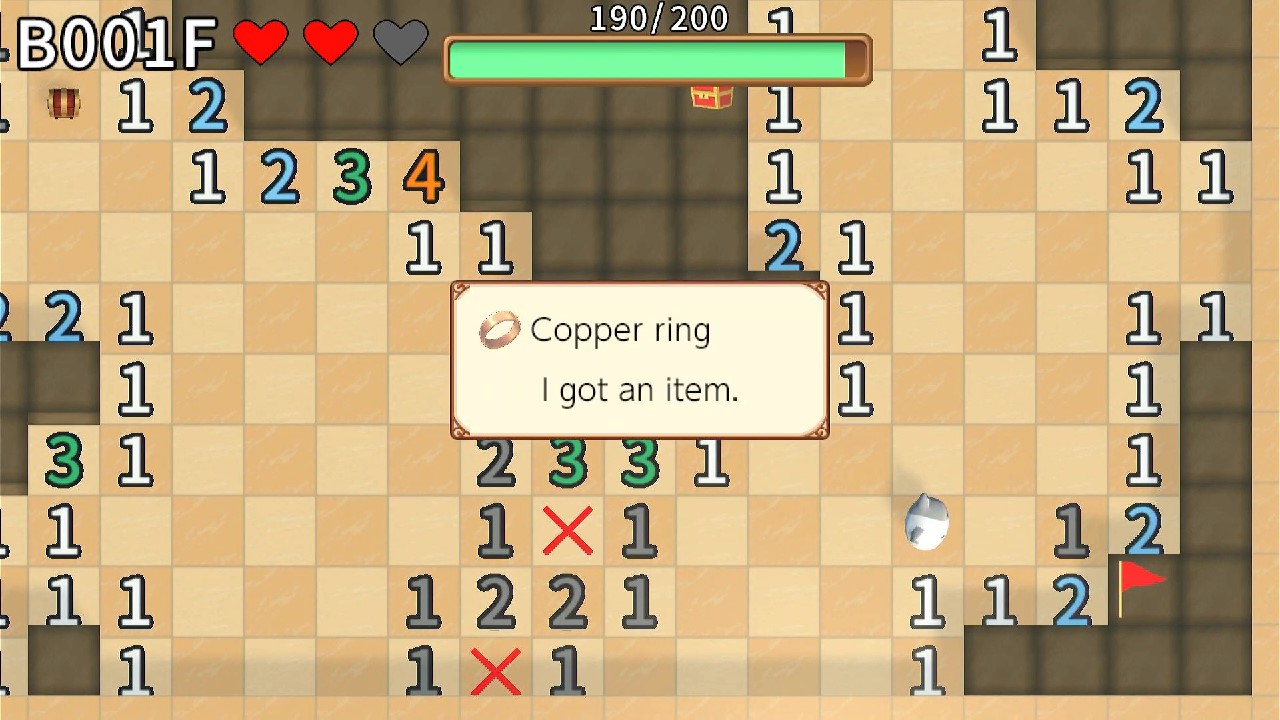Click the orange number 4 tile
Screen dimensions: 1280x720
423,177
